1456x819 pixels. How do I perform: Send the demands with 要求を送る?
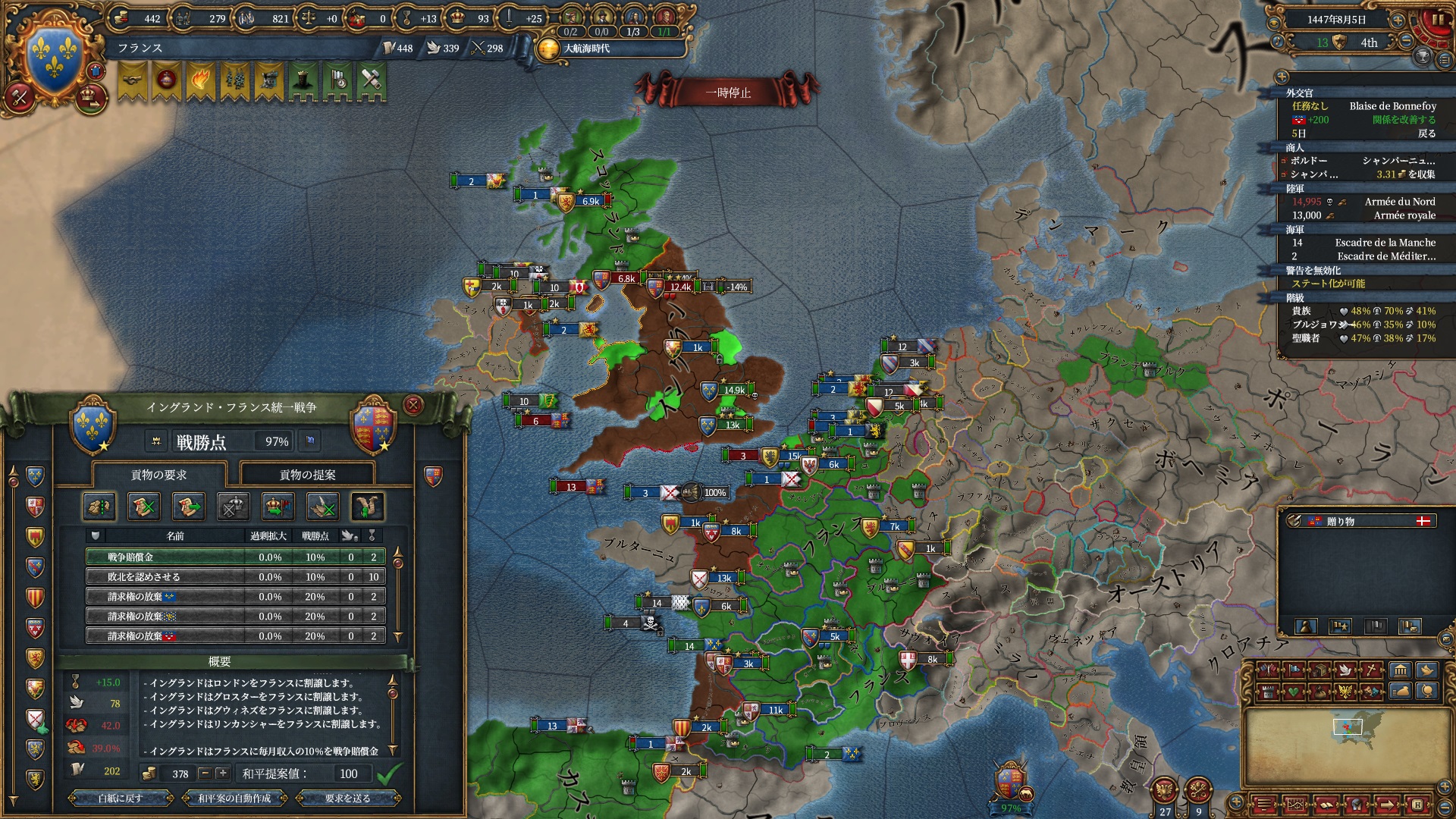347,798
